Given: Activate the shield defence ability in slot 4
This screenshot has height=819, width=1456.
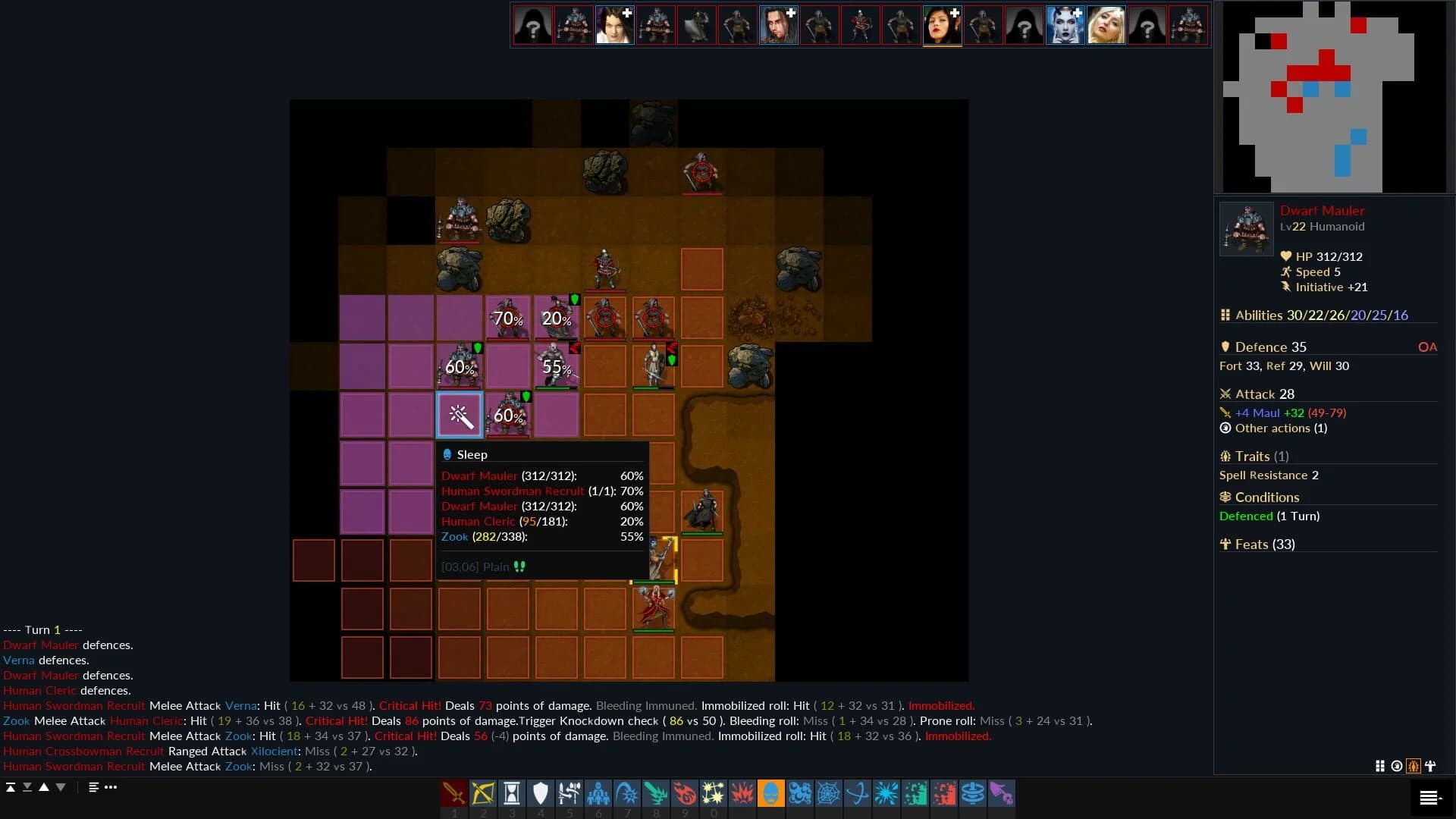Looking at the screenshot, I should [x=541, y=794].
